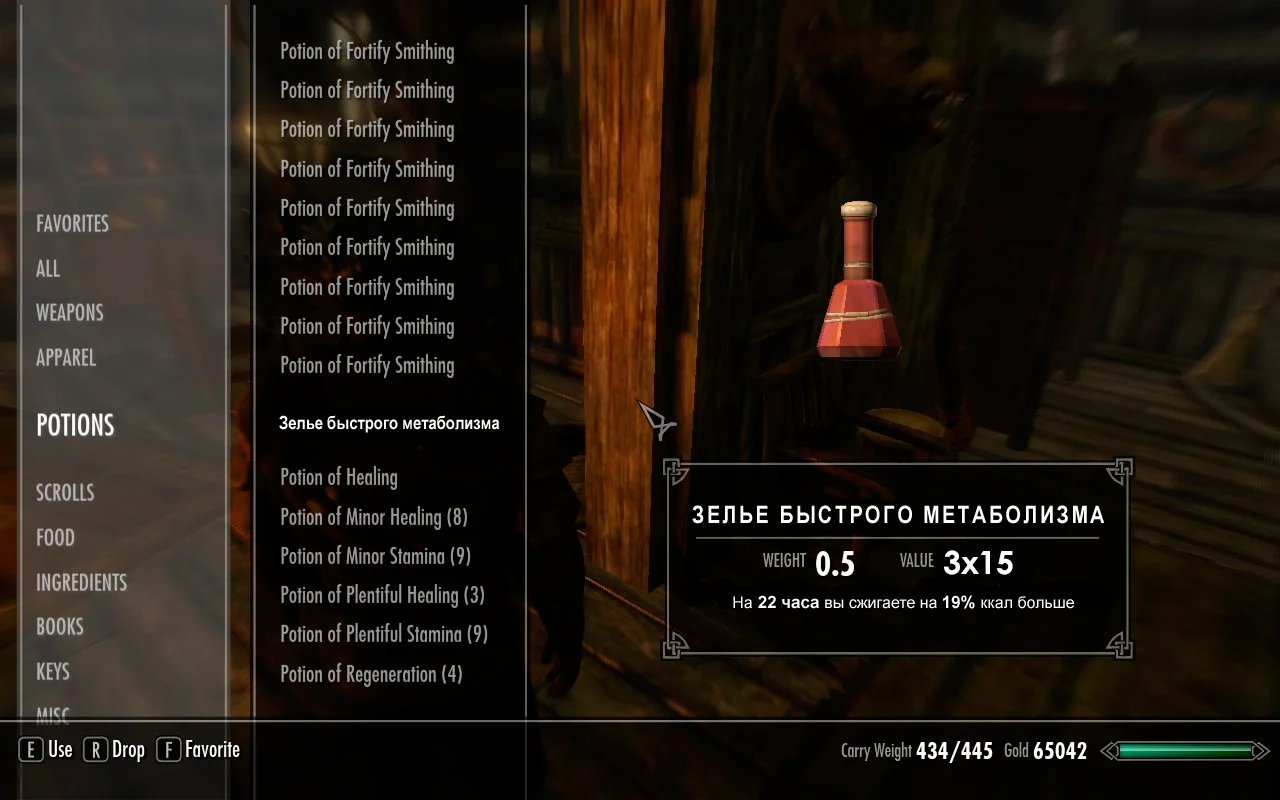This screenshot has height=800, width=1280.
Task: Switch to the Scrolls category
Action: (x=65, y=493)
